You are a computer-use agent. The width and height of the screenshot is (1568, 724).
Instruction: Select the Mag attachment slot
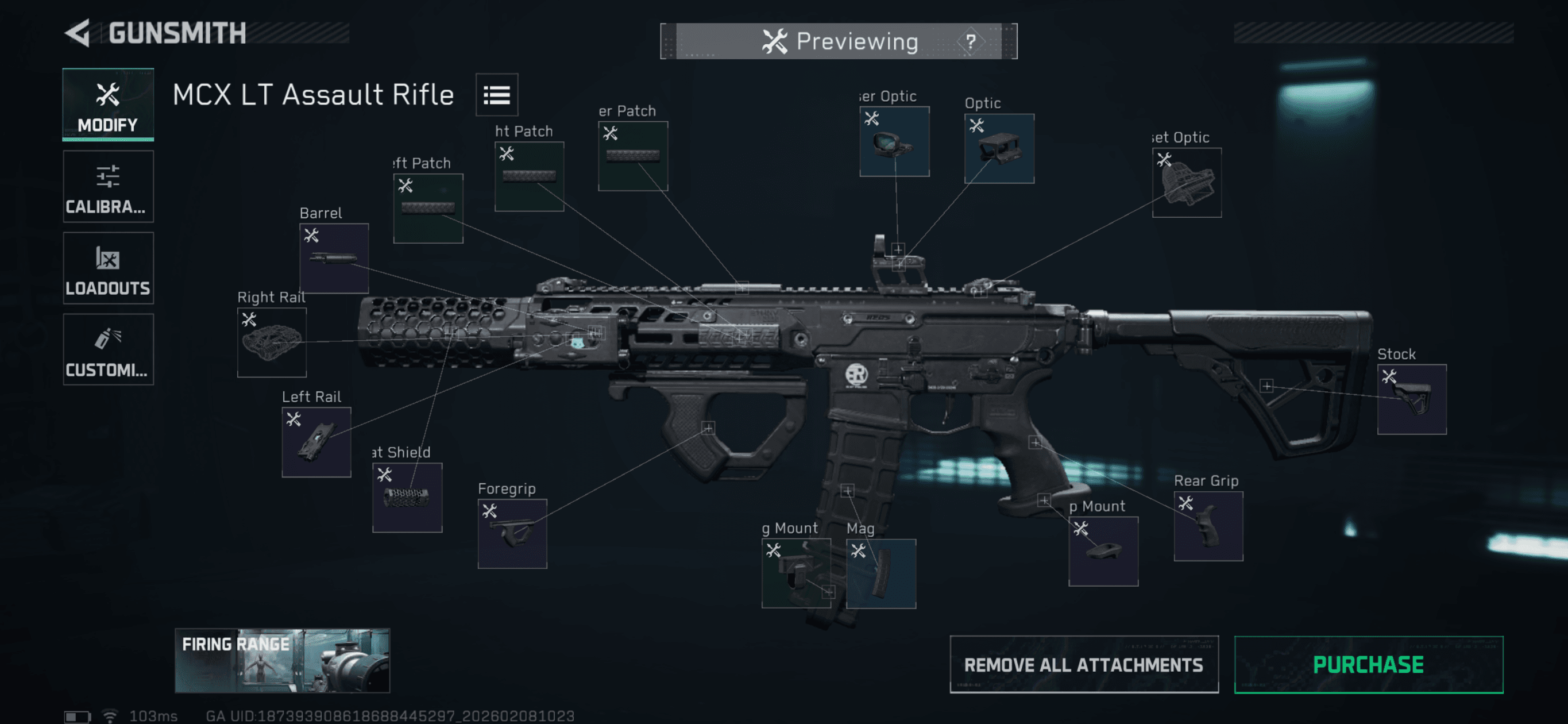click(x=880, y=573)
